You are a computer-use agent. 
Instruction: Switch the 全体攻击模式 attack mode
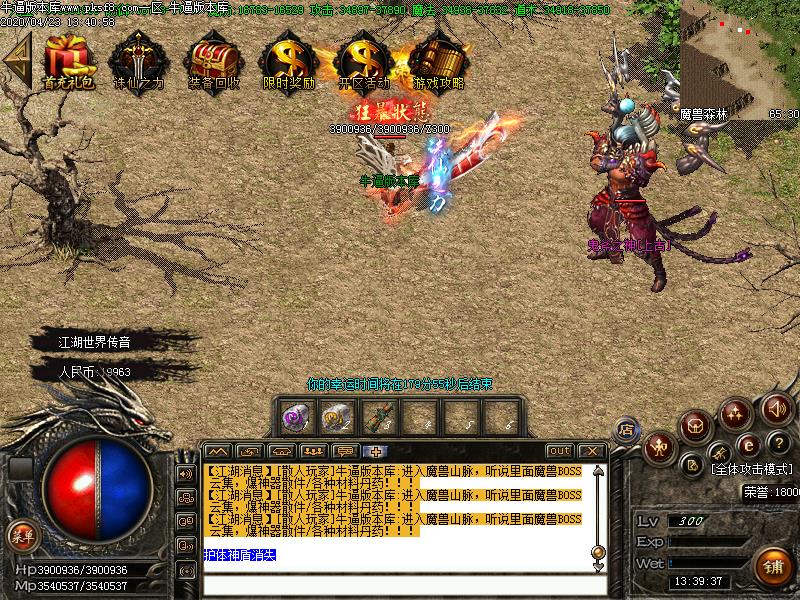[752, 468]
